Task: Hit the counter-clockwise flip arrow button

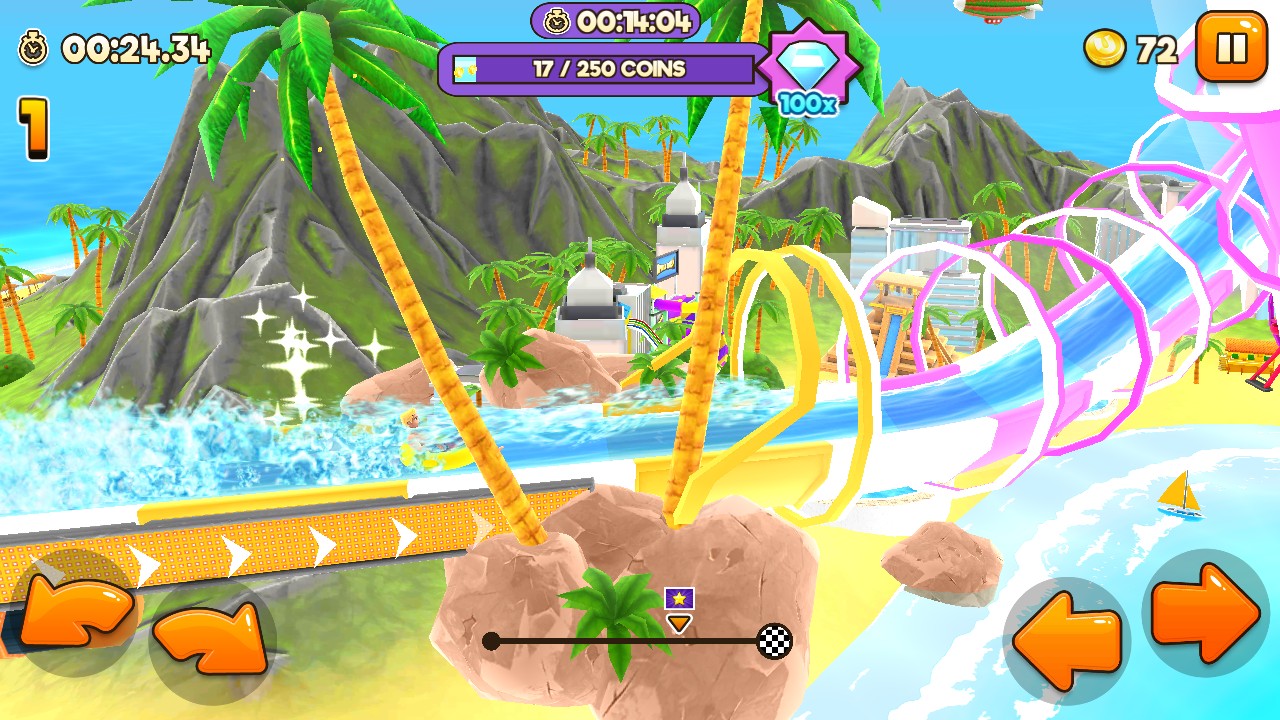Action: (x=74, y=611)
